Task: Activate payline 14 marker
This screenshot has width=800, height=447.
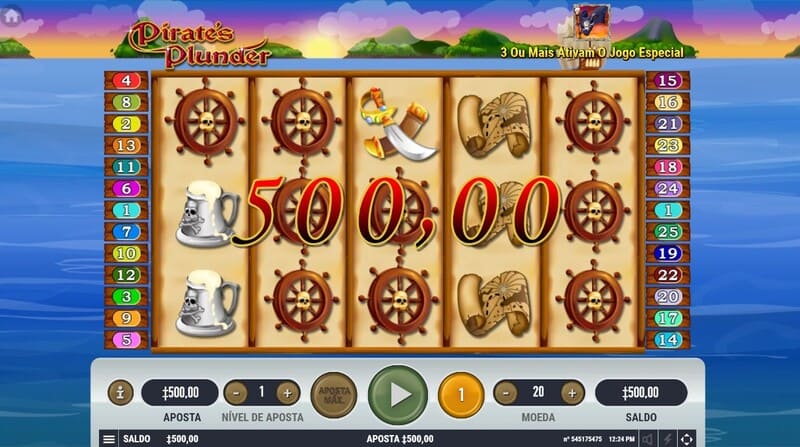Action: [x=668, y=340]
